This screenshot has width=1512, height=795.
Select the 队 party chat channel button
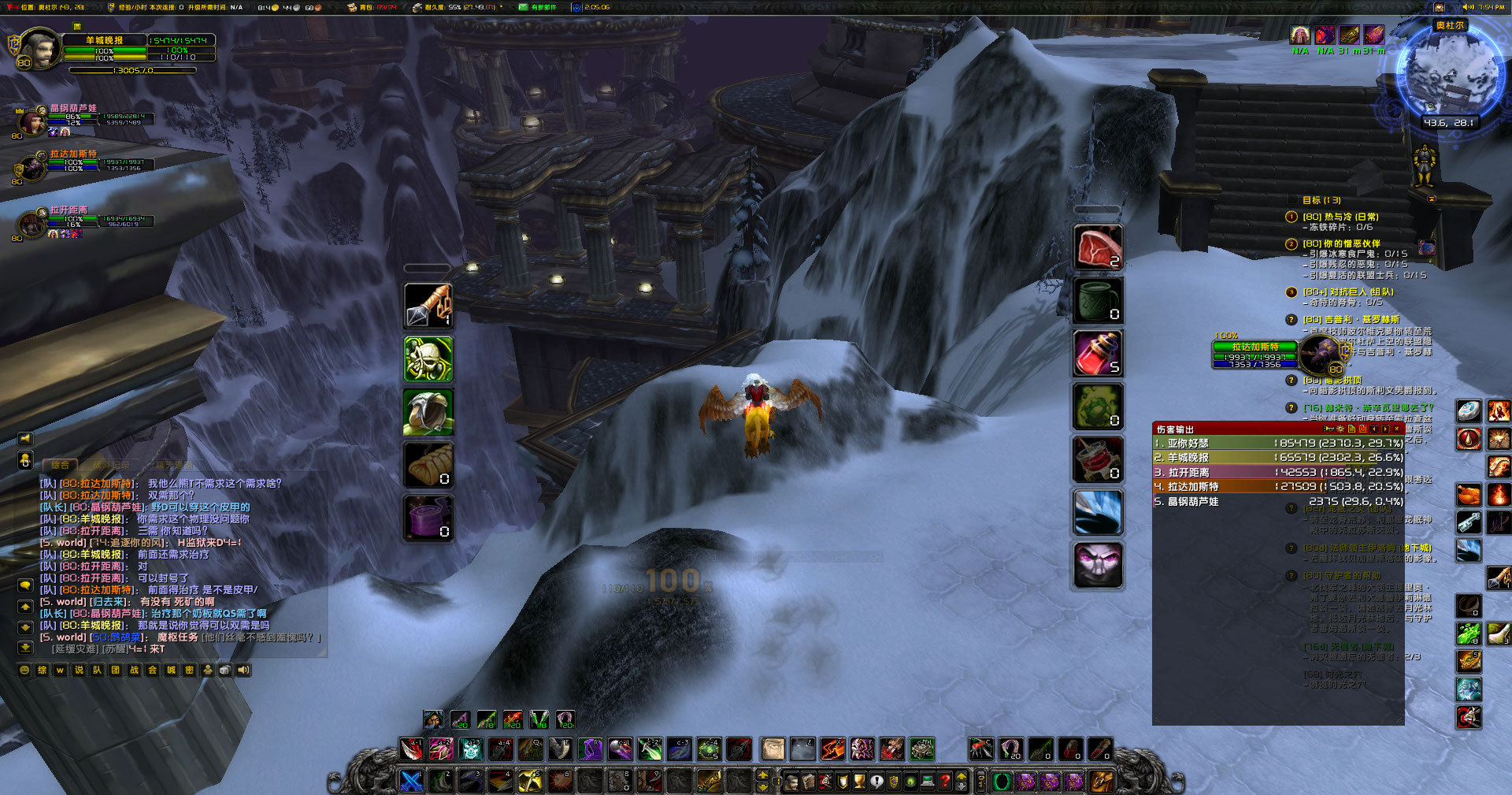point(98,670)
